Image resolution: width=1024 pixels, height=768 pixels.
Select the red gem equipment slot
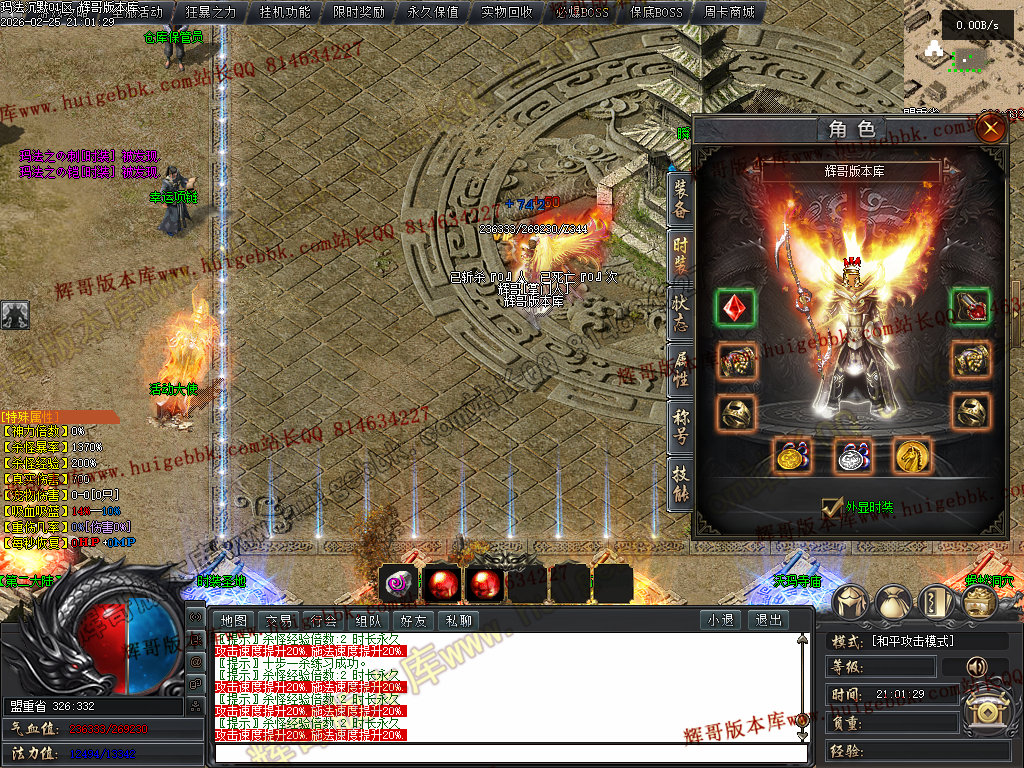coord(735,307)
